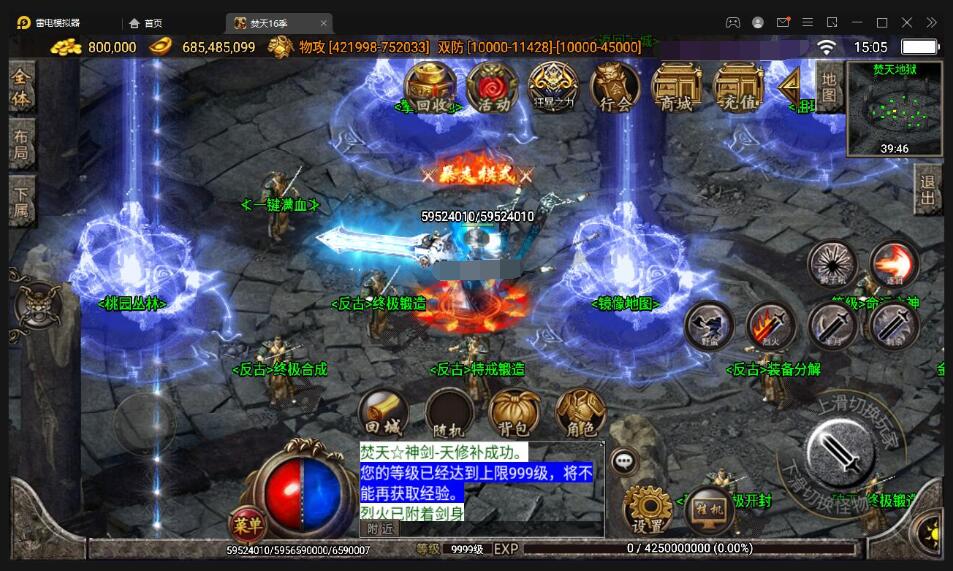
Task: Open the 焚天地狱 minimap
Action: coord(894,108)
